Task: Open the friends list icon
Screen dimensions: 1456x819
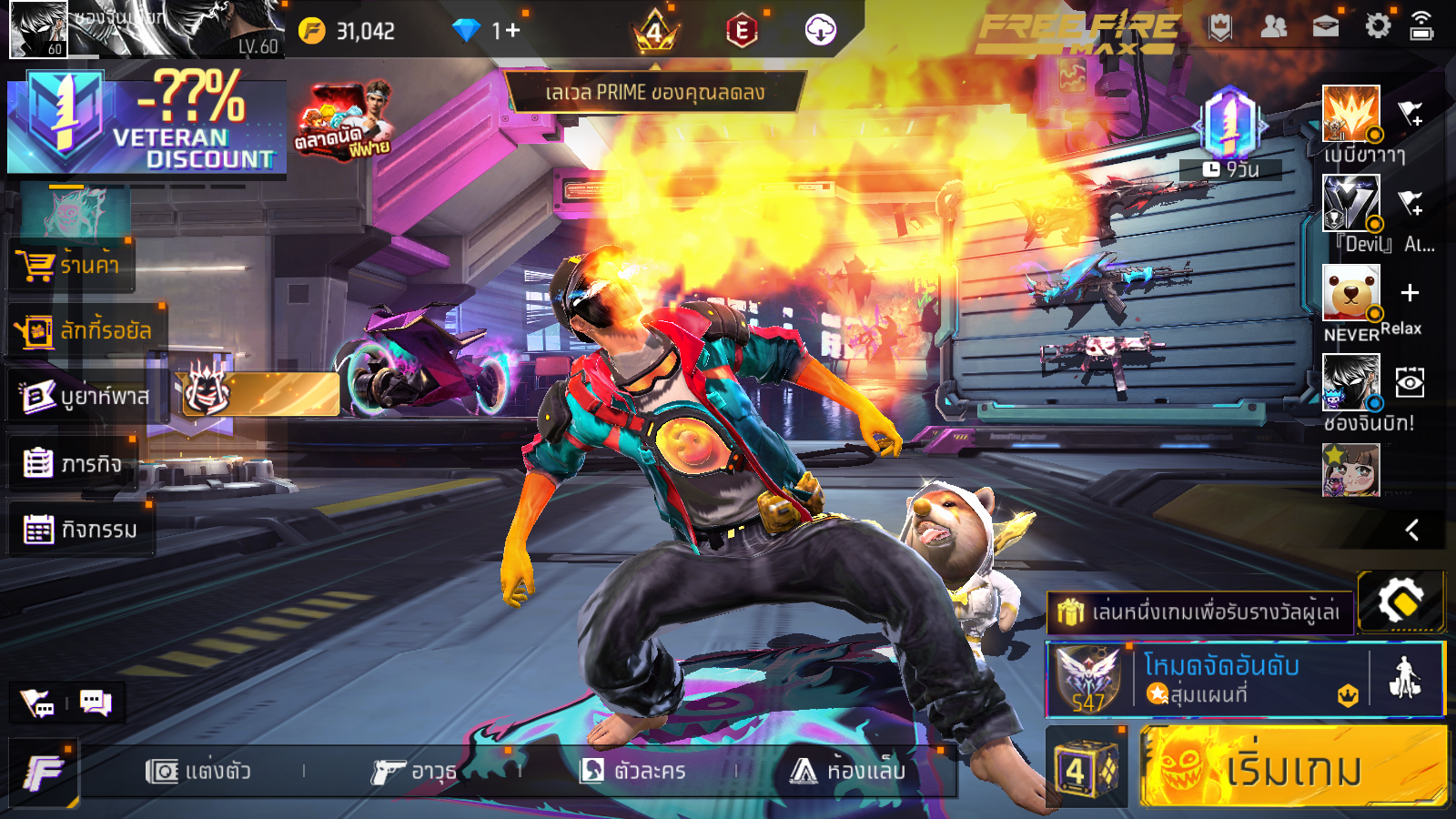Action: coord(1273,27)
